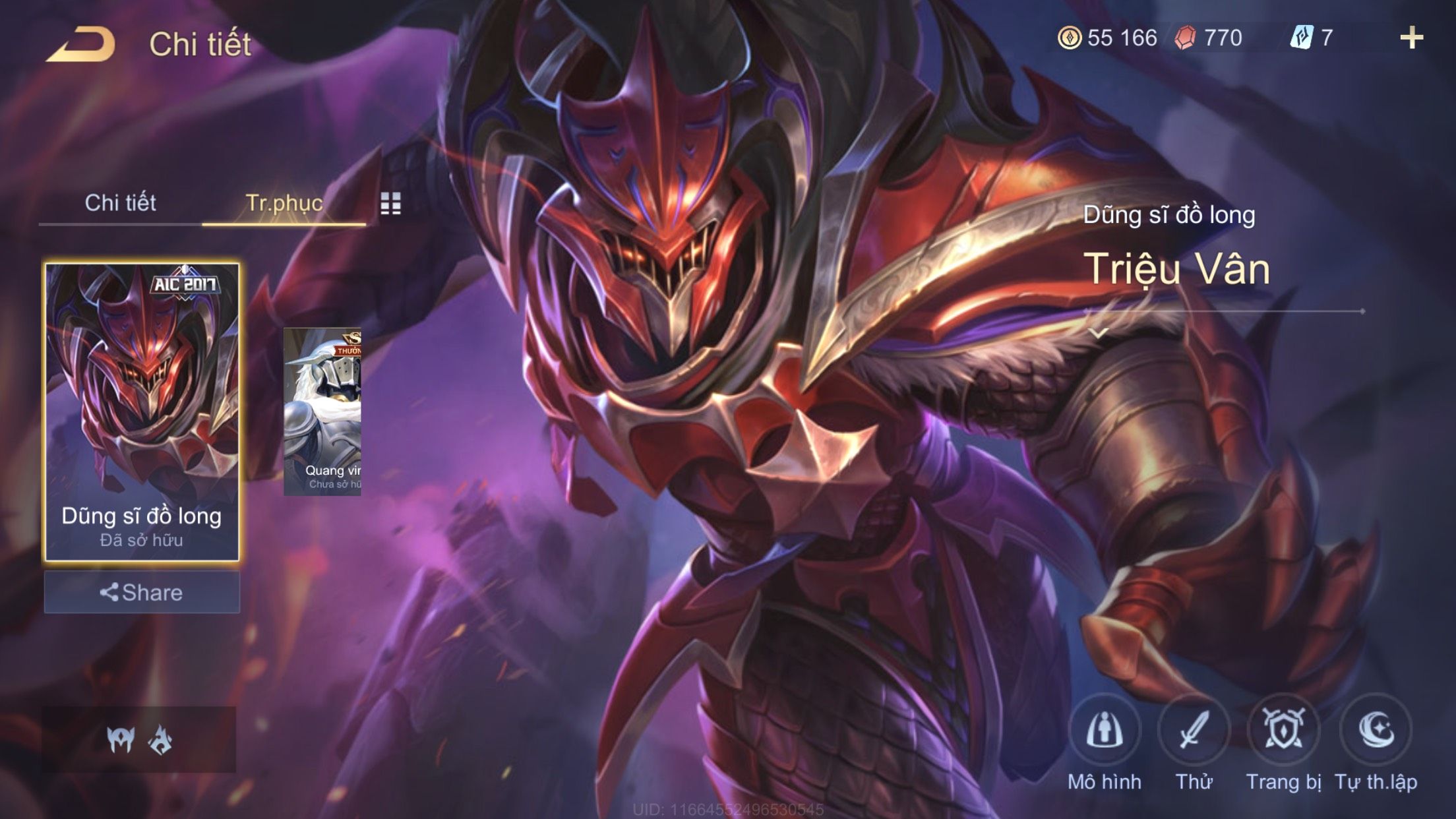Toggle the skin grid view icon
Image resolution: width=1456 pixels, height=819 pixels.
(x=390, y=204)
